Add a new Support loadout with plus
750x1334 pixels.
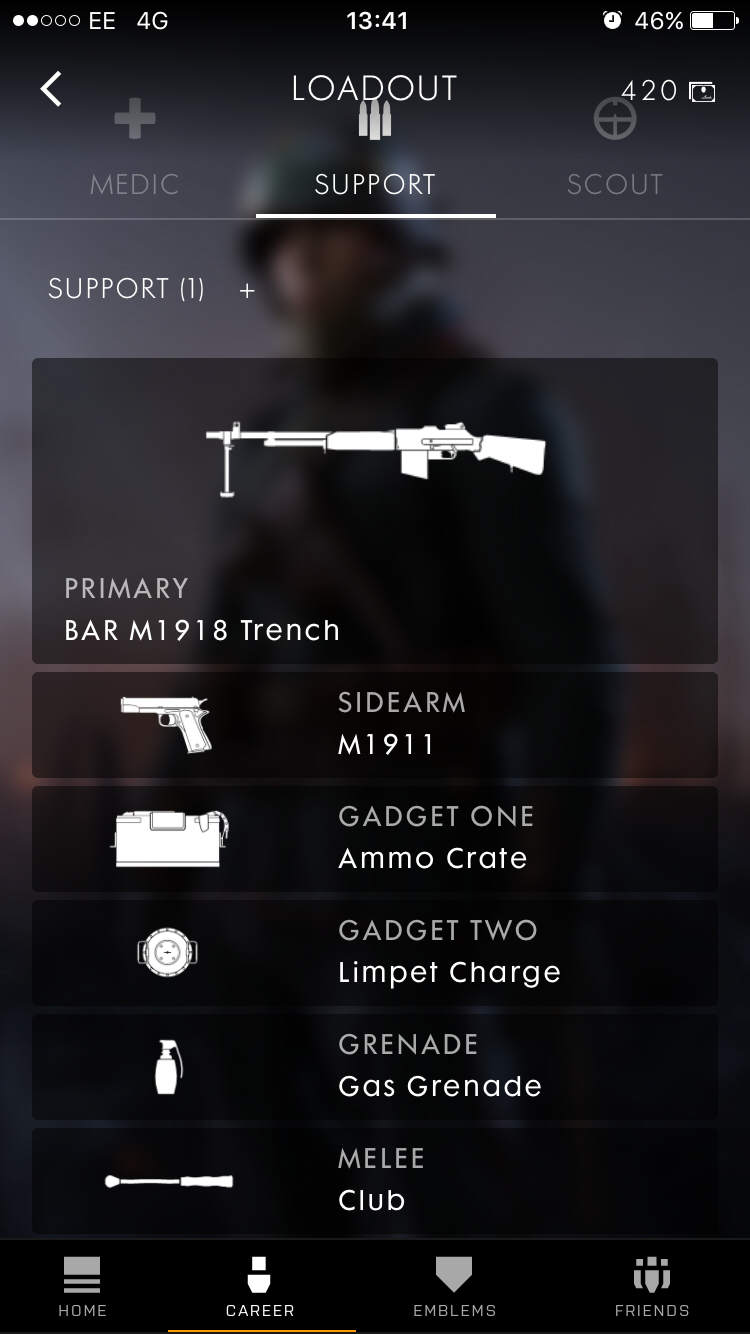pos(247,290)
